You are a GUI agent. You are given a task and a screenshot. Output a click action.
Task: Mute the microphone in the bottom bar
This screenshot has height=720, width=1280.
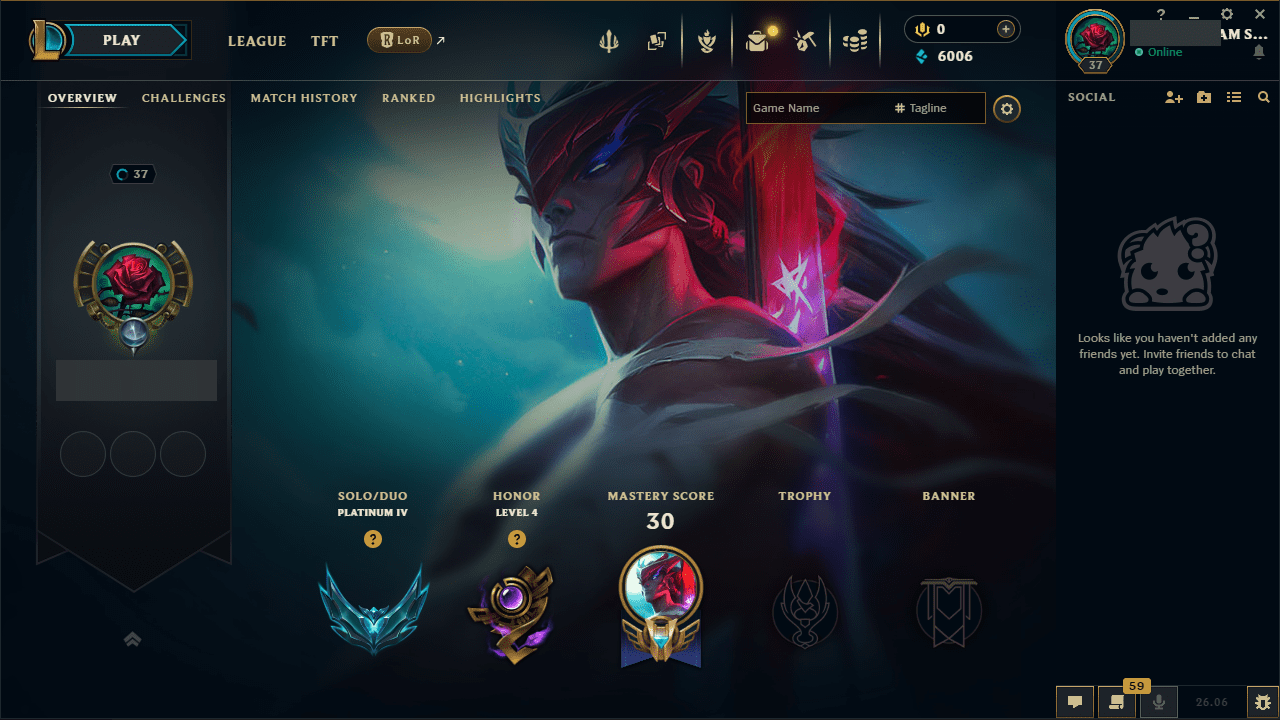click(x=1159, y=701)
